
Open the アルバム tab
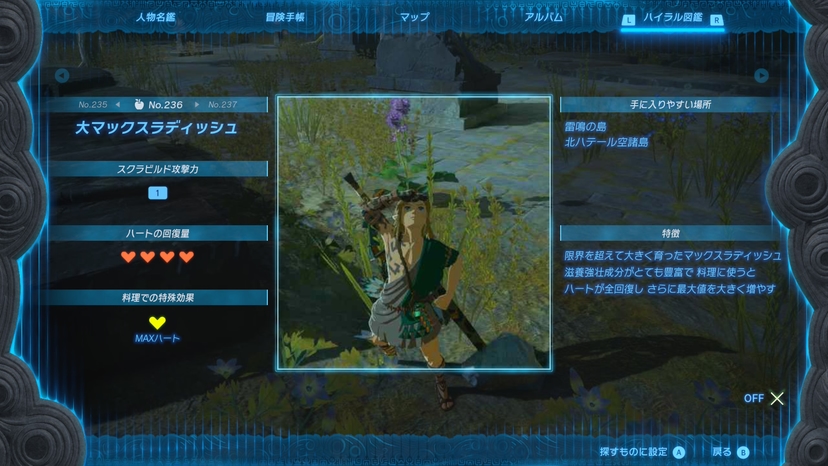[543, 17]
